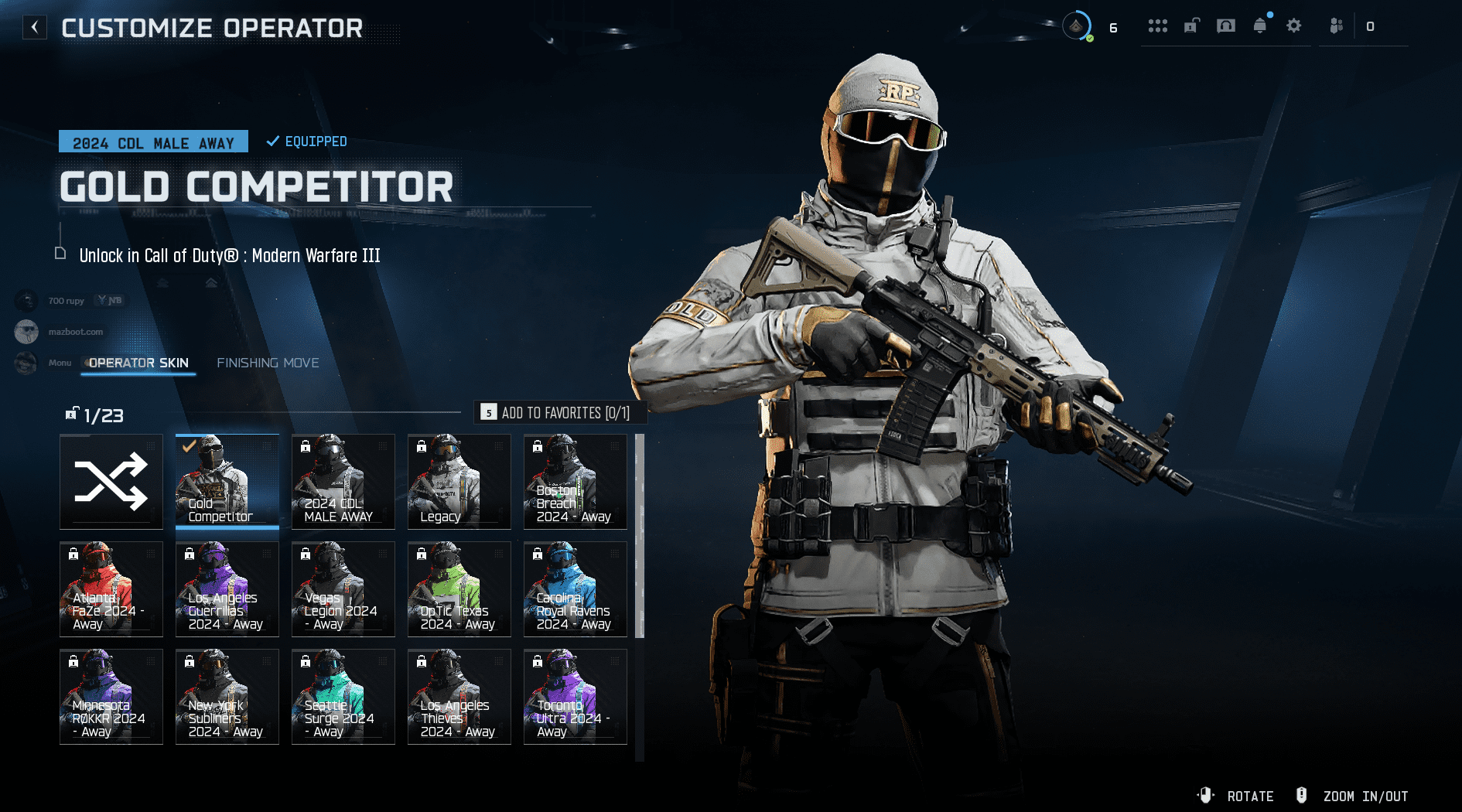Choose Vegas Legion 2024 Away skin
Image resolution: width=1462 pixels, height=812 pixels.
click(343, 589)
